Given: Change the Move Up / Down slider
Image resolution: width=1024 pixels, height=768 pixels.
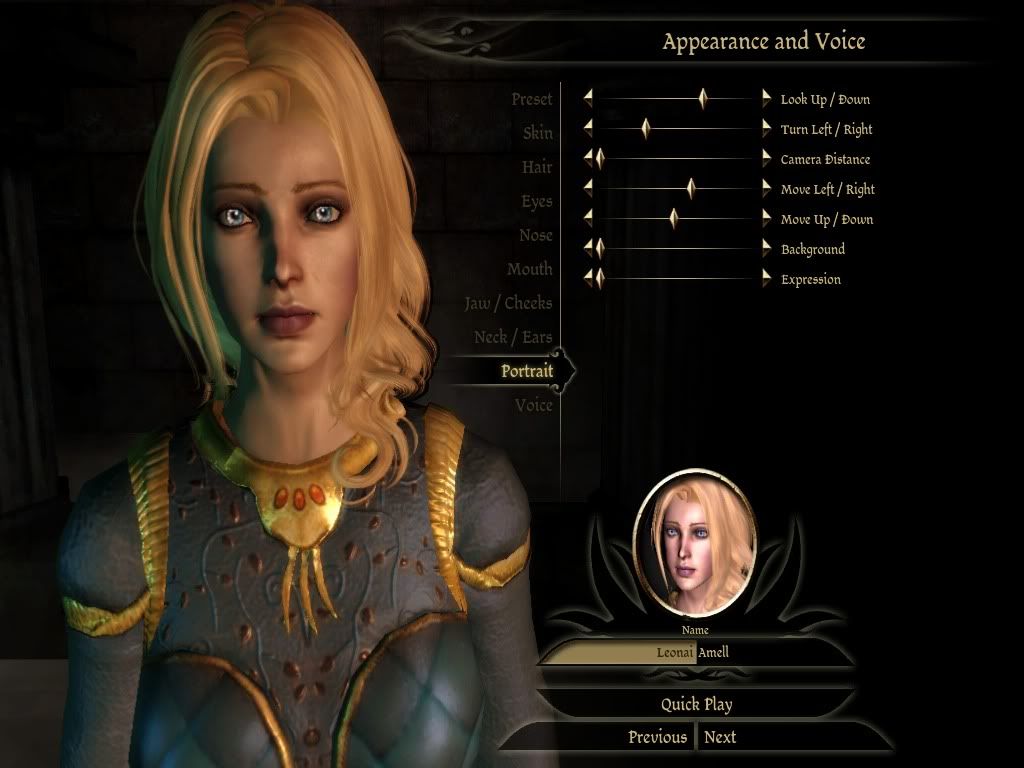Looking at the screenshot, I should point(674,219).
